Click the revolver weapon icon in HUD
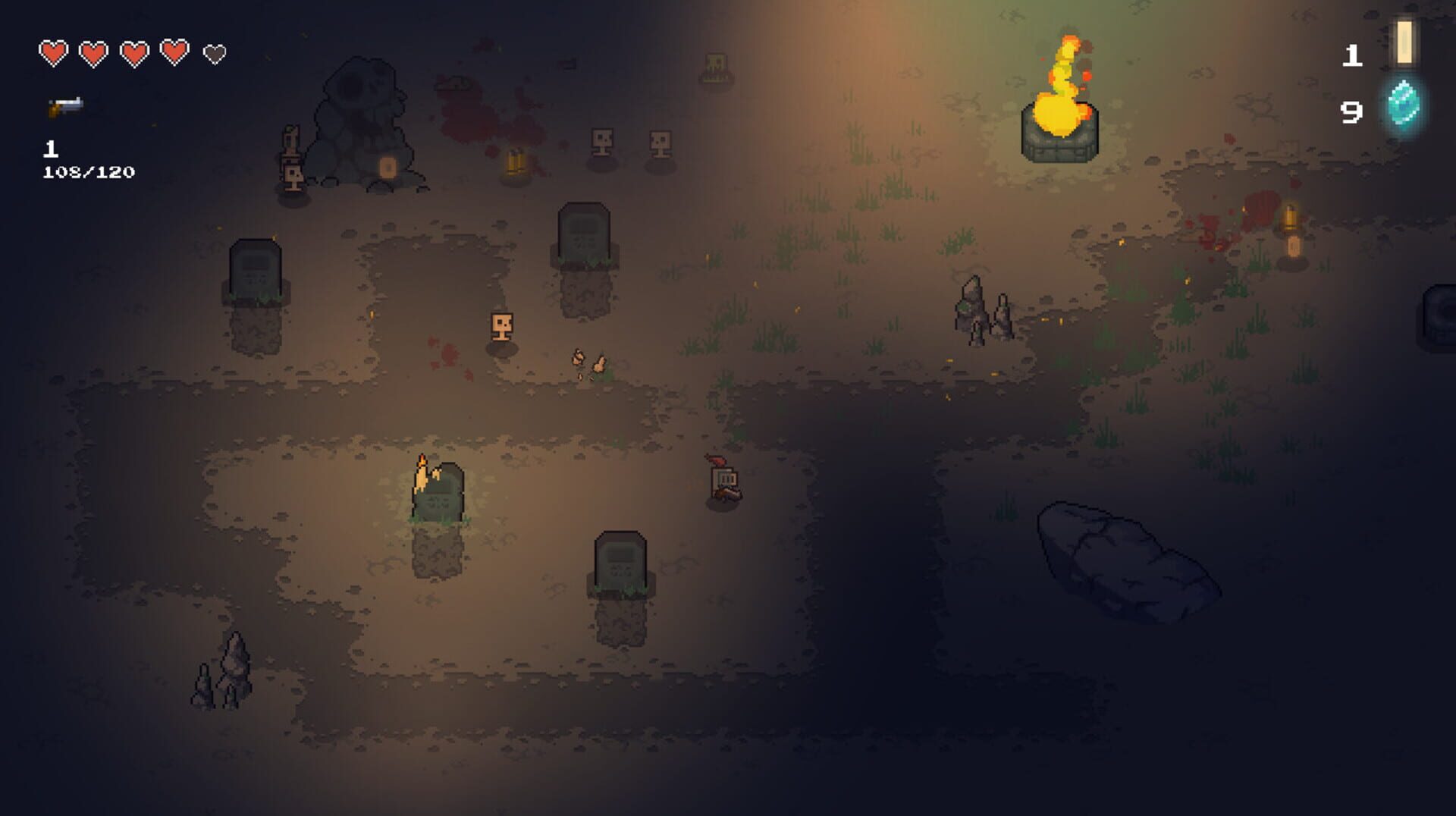This screenshot has width=1456, height=816. coord(64,105)
